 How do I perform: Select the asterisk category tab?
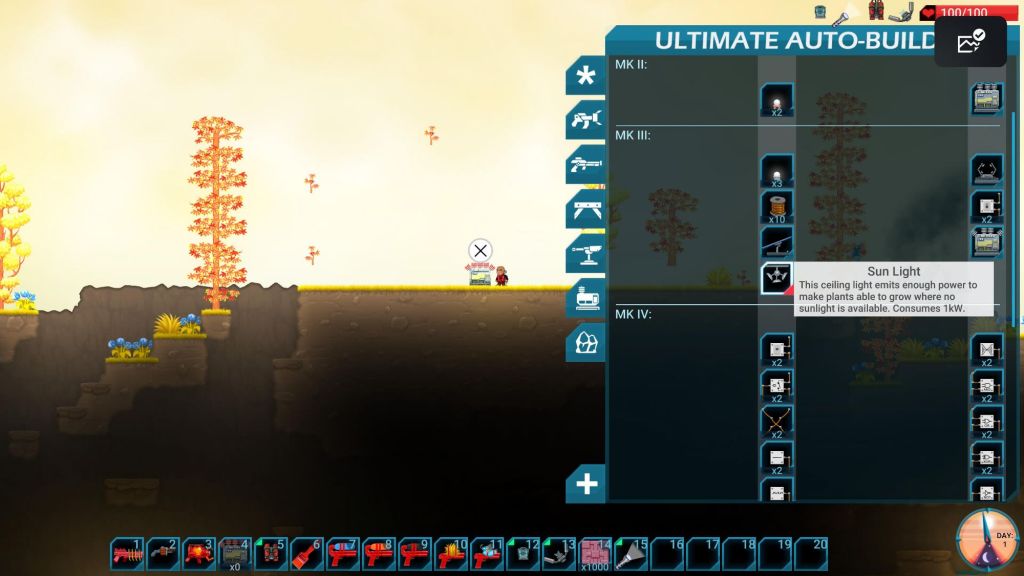[x=586, y=76]
